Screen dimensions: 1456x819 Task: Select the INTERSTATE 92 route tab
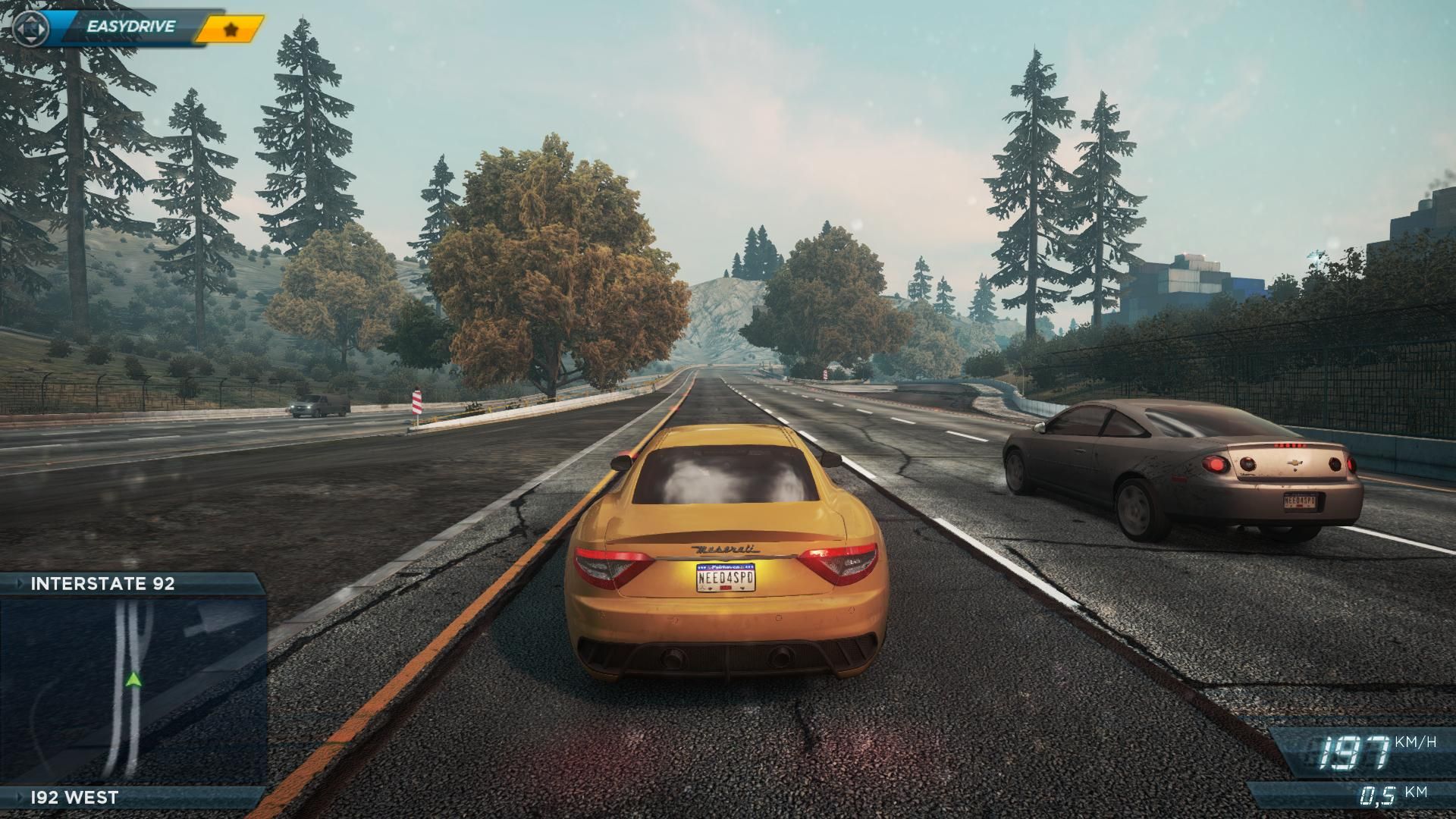[102, 585]
